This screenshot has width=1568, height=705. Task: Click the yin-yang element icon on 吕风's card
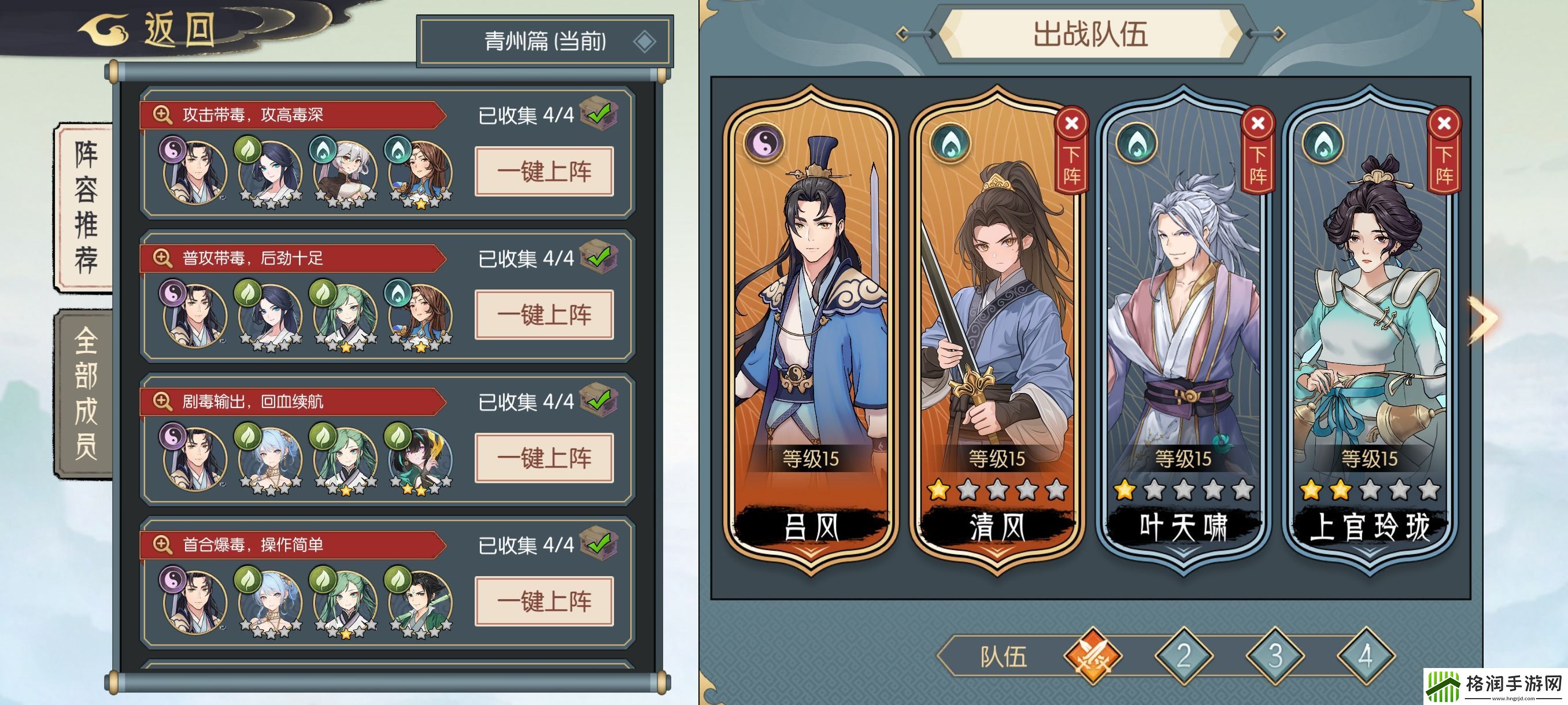tap(764, 143)
